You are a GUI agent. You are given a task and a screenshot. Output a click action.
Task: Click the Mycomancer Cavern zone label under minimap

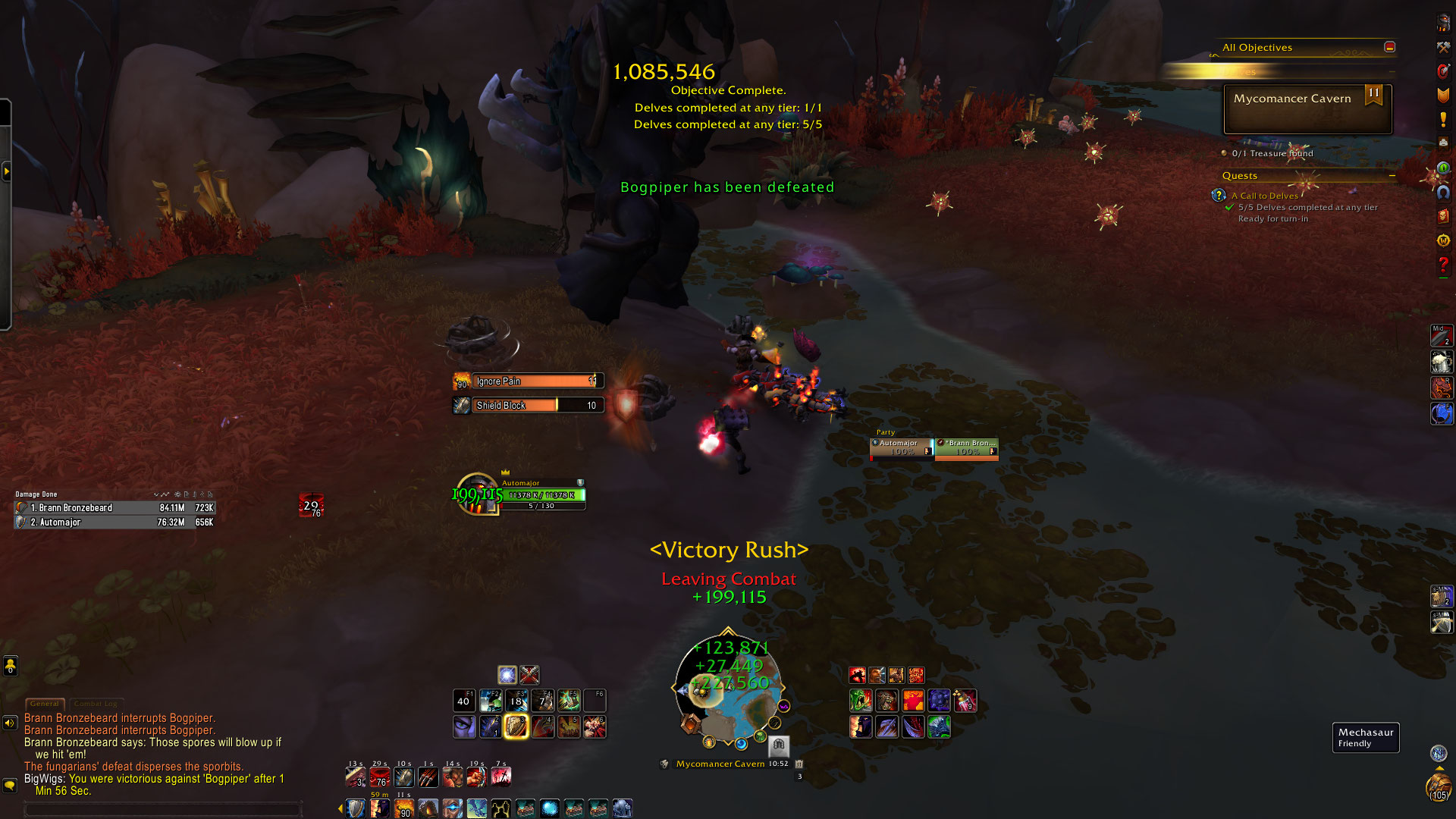(x=720, y=764)
